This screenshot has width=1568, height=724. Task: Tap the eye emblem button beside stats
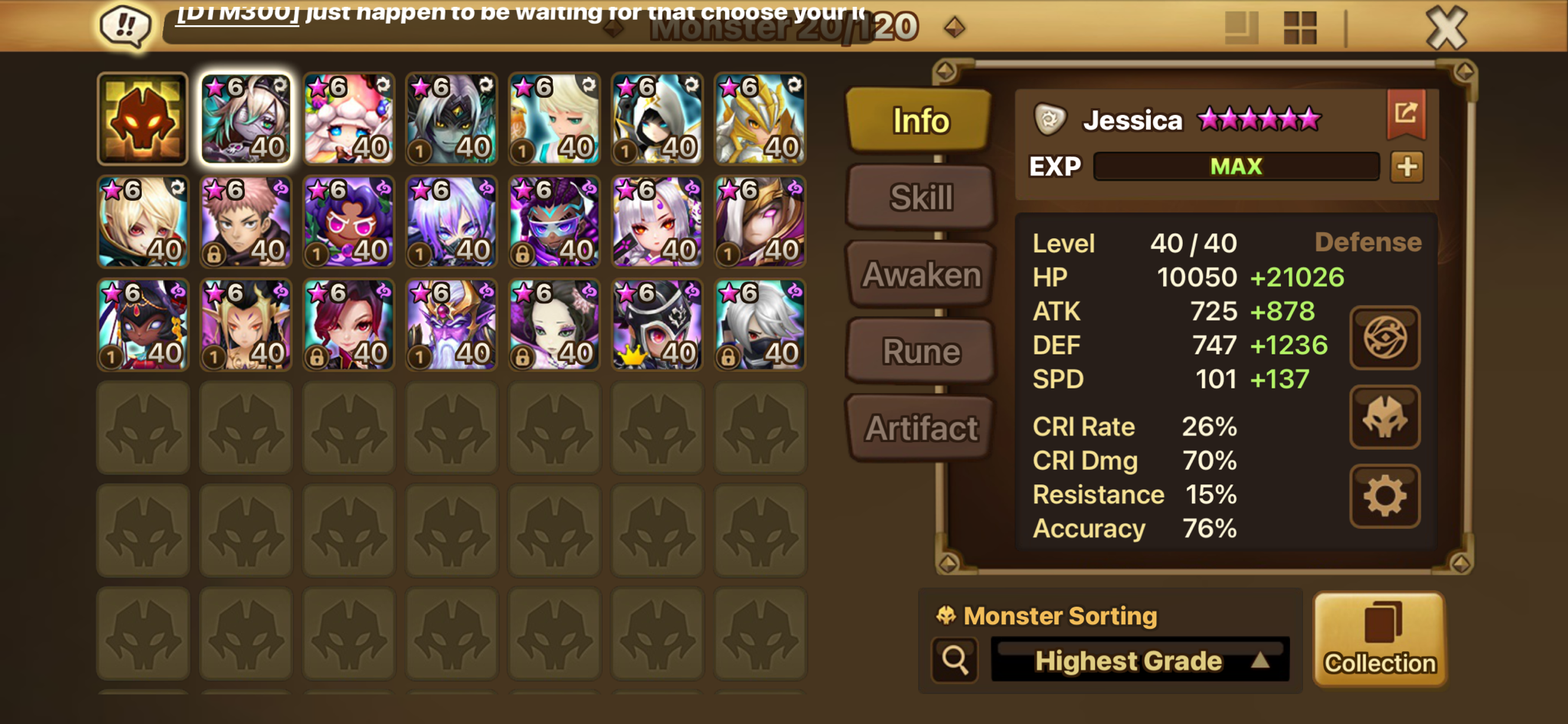pos(1384,338)
